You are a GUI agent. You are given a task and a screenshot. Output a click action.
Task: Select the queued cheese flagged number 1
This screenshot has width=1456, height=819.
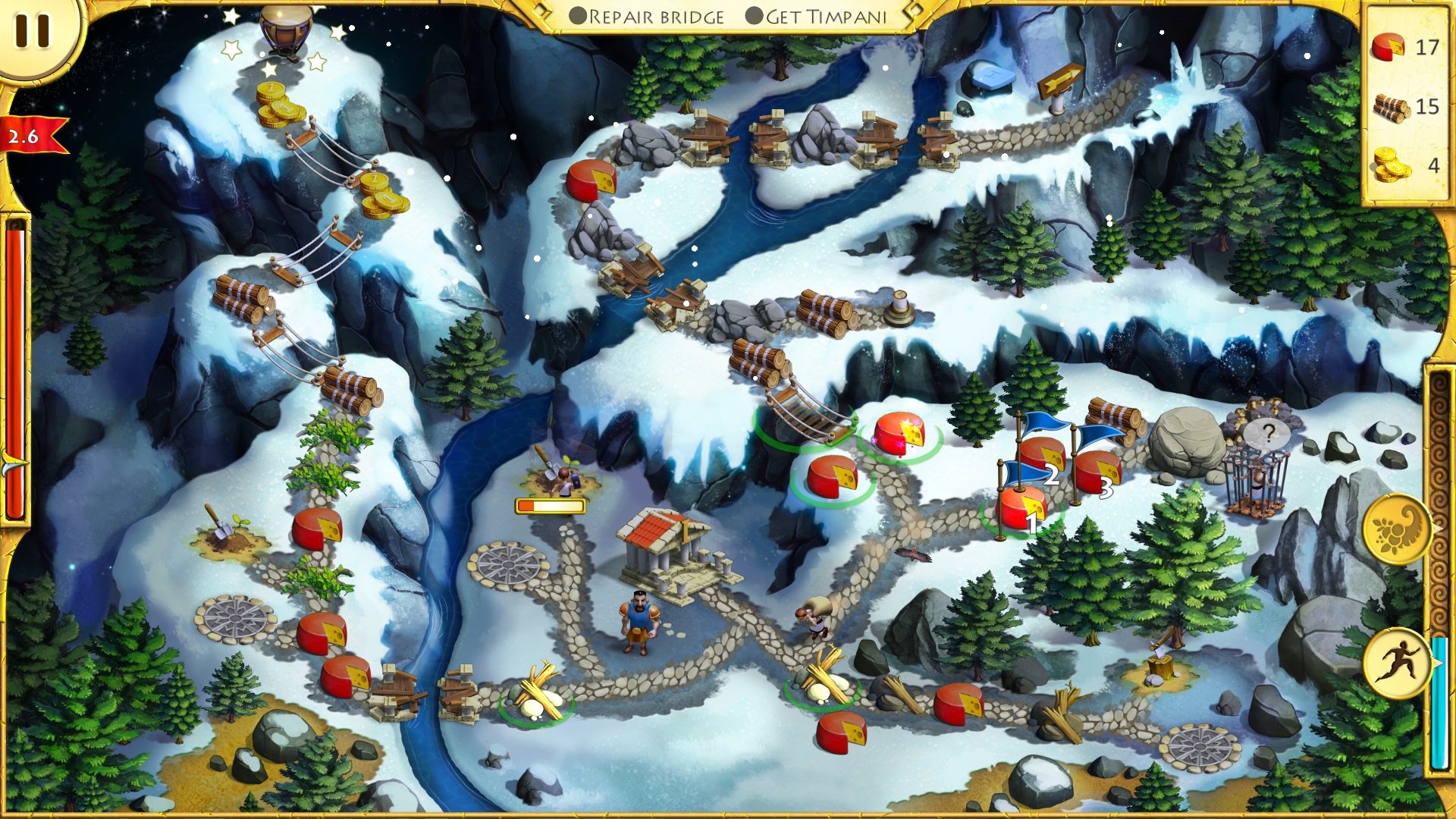(x=1021, y=510)
